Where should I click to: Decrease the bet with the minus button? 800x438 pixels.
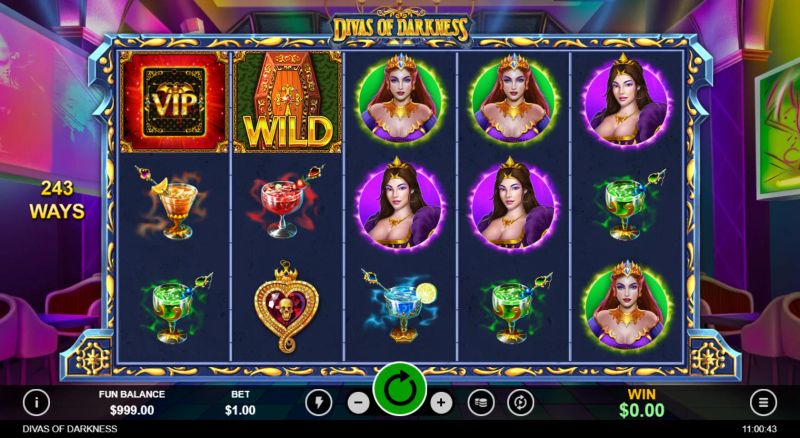[359, 402]
